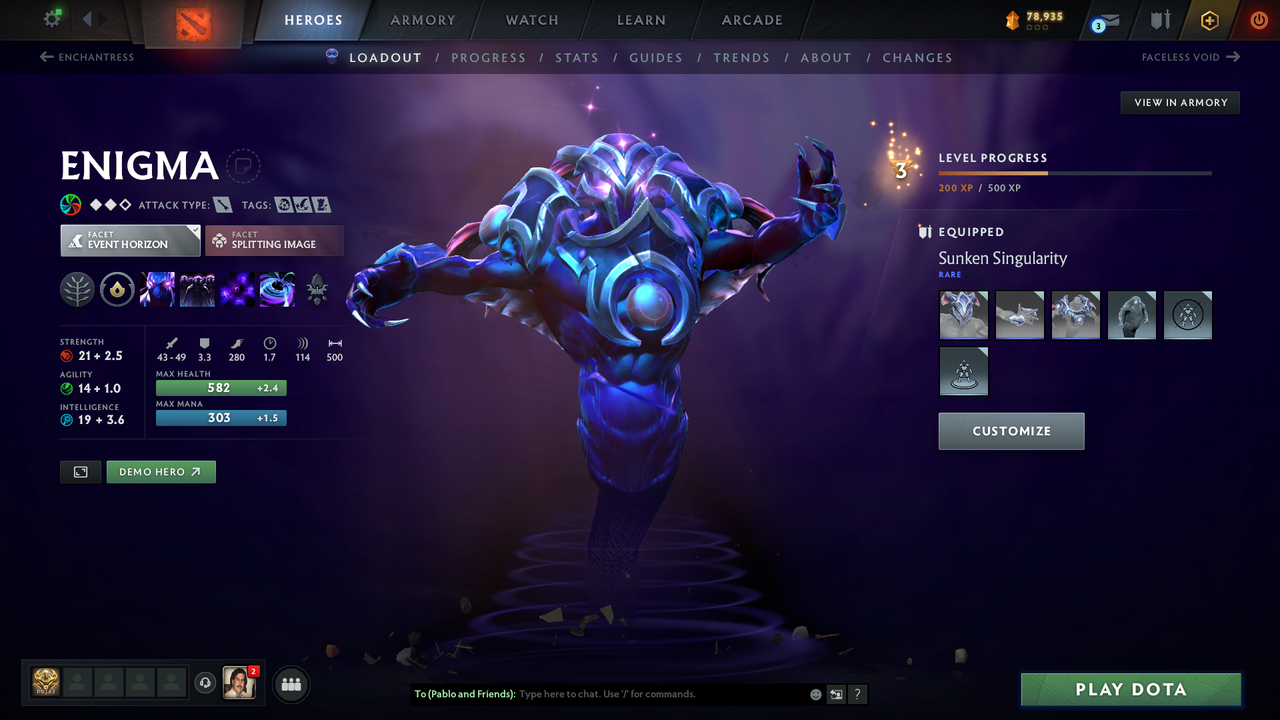Open the TRENDS section for Enigma
This screenshot has width=1280, height=720.
(741, 57)
